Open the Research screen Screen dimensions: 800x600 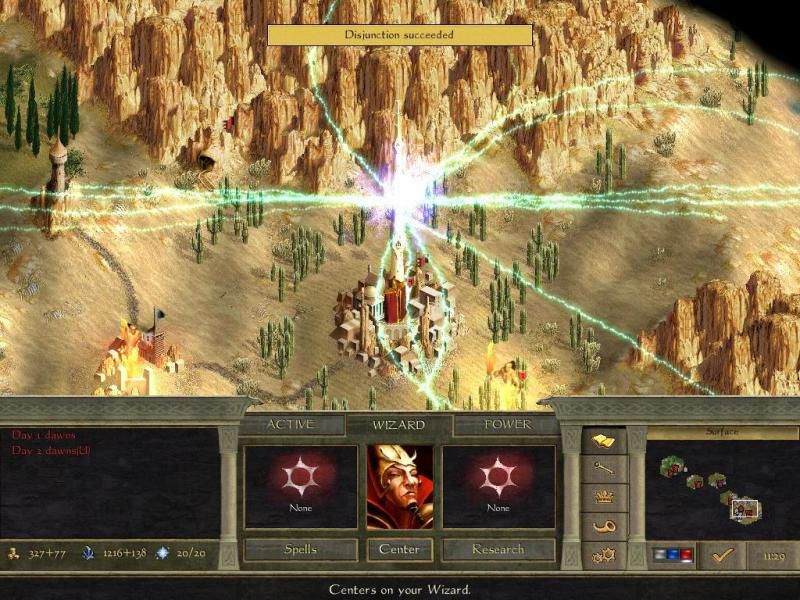(x=498, y=550)
